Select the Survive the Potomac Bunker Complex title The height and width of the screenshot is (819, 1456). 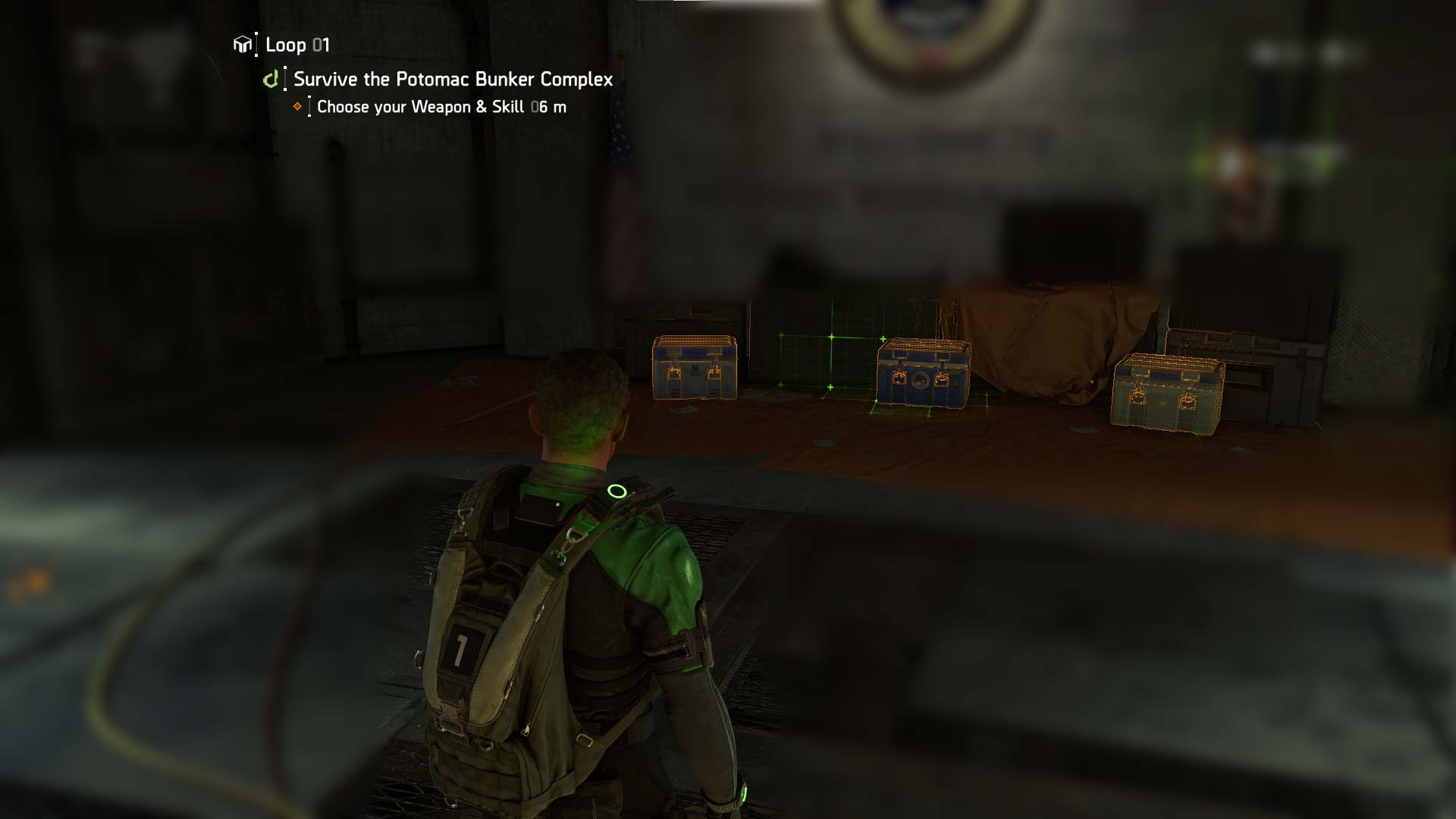(x=453, y=79)
